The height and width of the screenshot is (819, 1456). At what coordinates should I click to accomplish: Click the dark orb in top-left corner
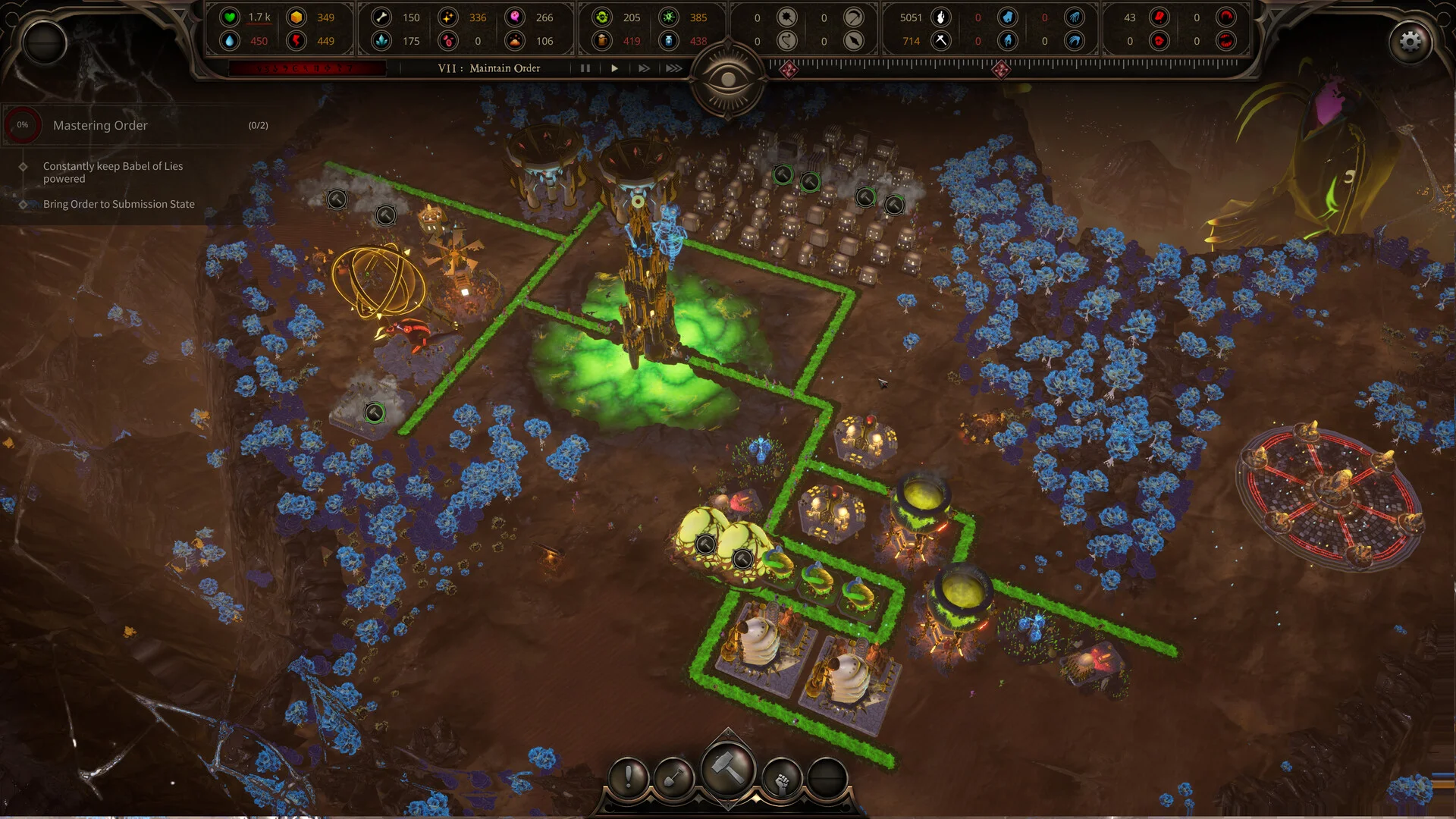tap(45, 42)
